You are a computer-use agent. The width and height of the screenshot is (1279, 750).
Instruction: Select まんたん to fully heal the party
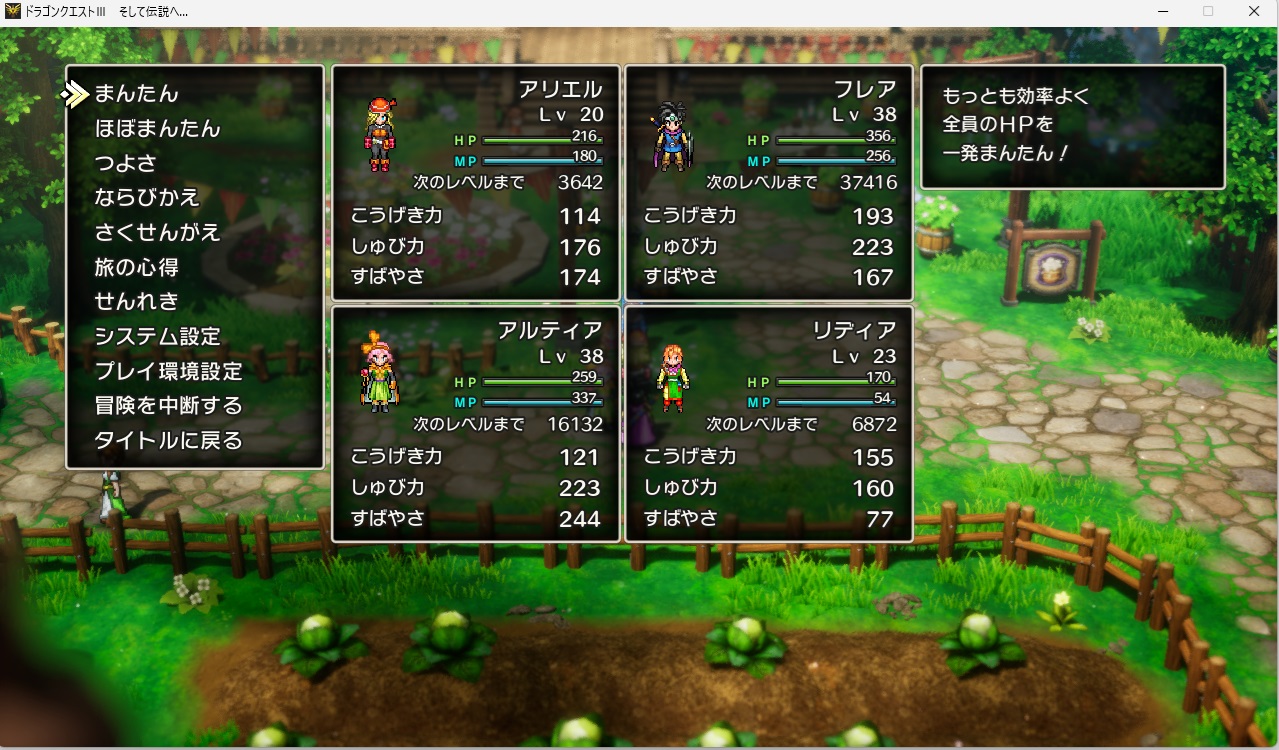click(136, 94)
